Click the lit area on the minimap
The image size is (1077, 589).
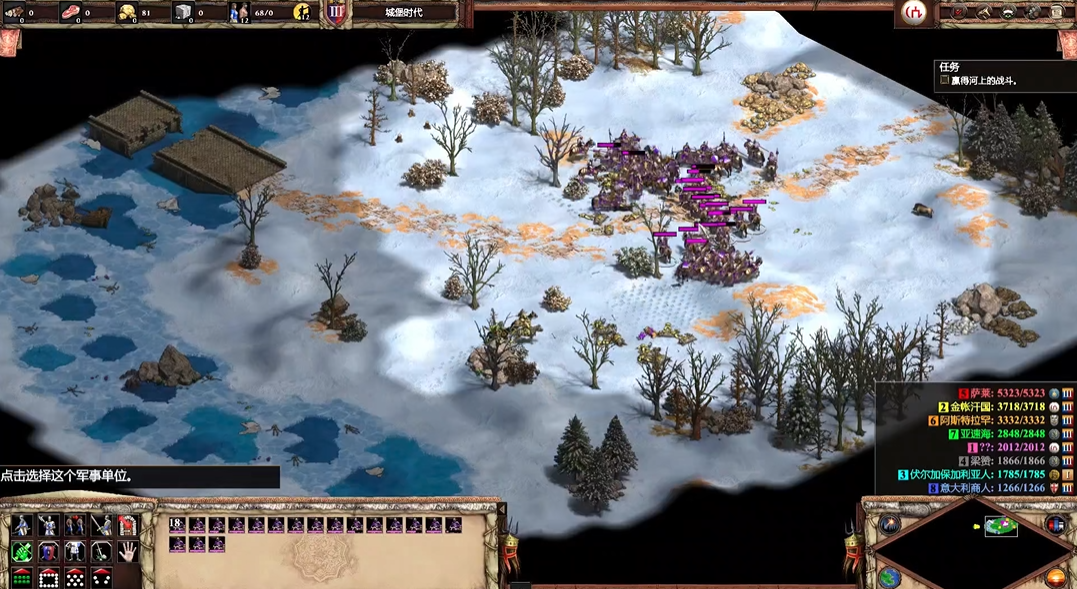pos(1000,526)
